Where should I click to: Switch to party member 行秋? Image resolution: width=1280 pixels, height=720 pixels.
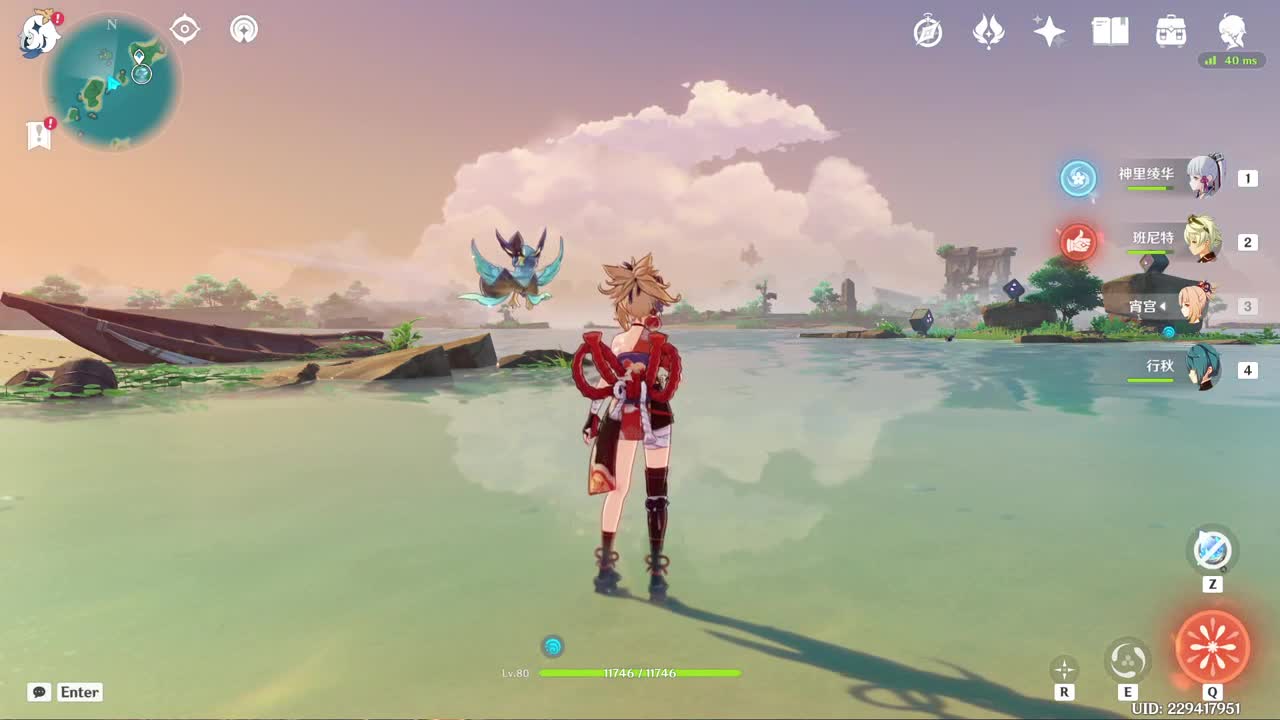click(1203, 368)
